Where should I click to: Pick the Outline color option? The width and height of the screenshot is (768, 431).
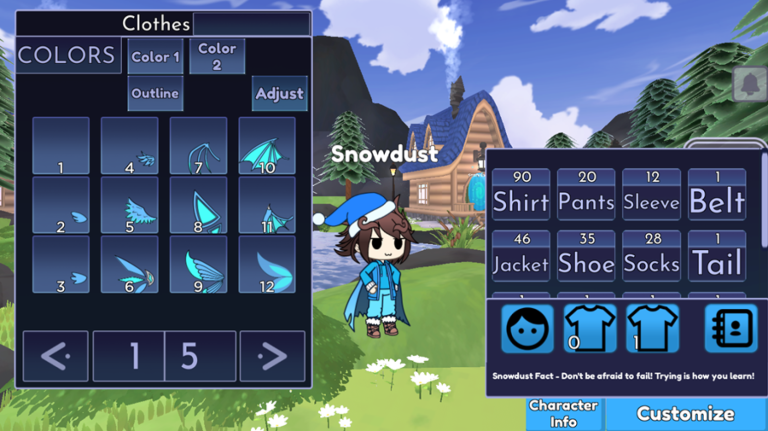click(155, 93)
